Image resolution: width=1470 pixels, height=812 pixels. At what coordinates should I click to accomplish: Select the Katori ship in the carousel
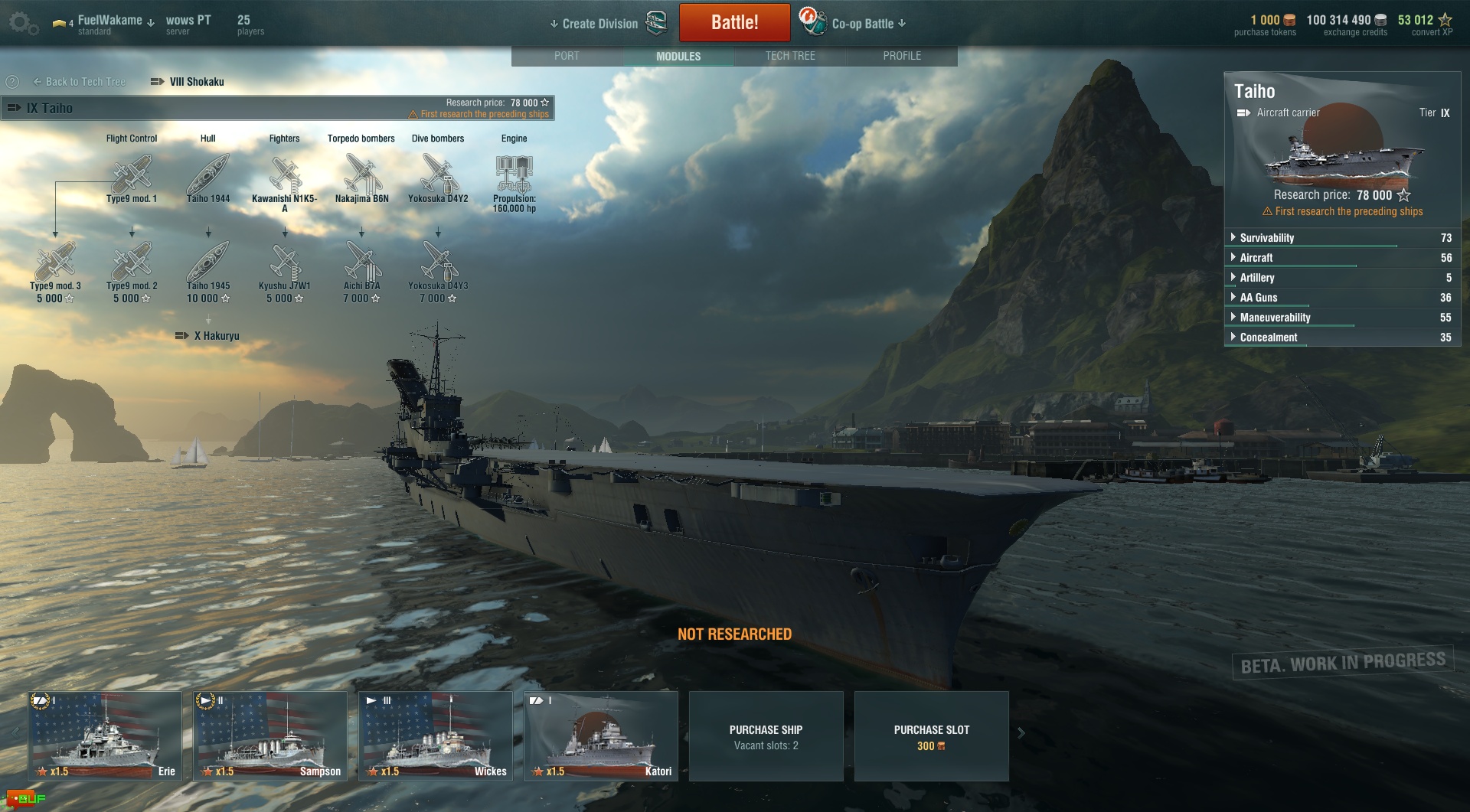click(601, 735)
